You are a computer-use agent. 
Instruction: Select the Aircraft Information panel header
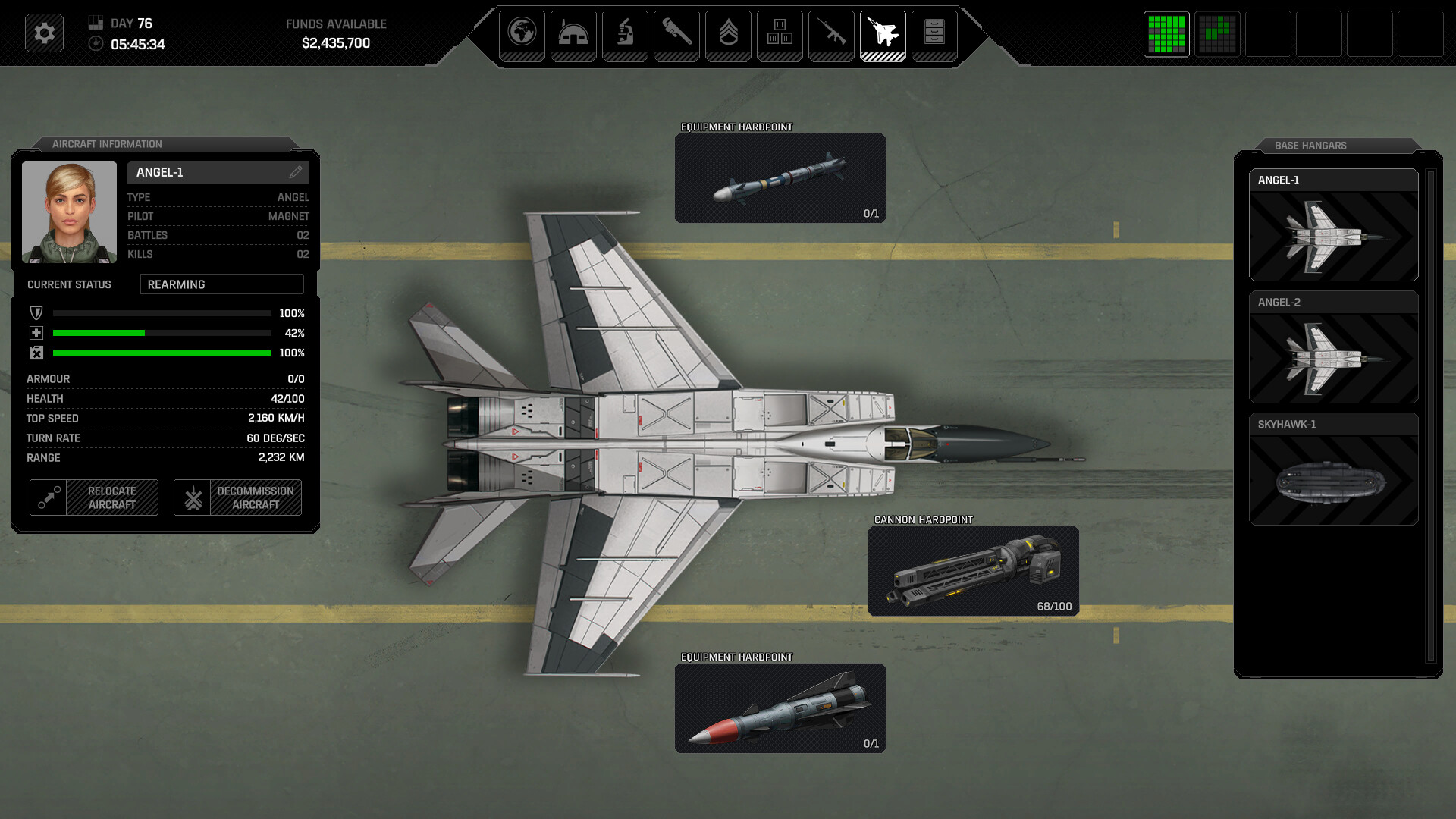pyautogui.click(x=107, y=144)
